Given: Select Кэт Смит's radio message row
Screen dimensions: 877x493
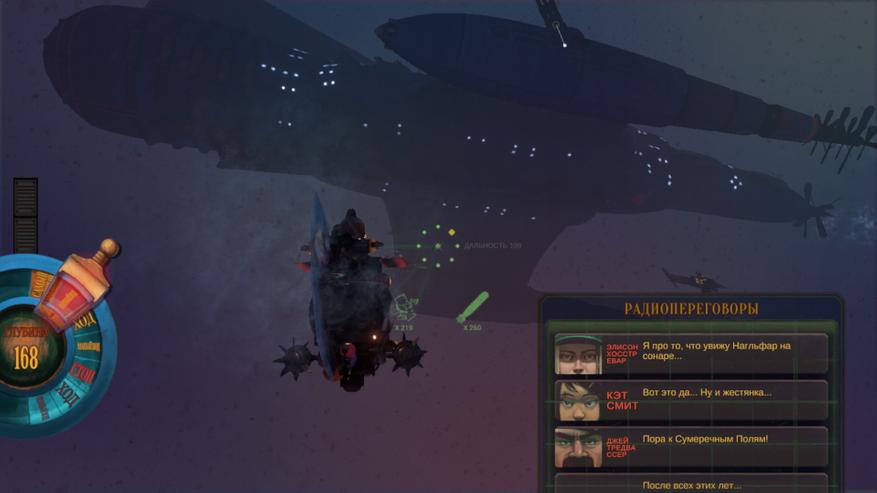Looking at the screenshot, I should [x=691, y=399].
